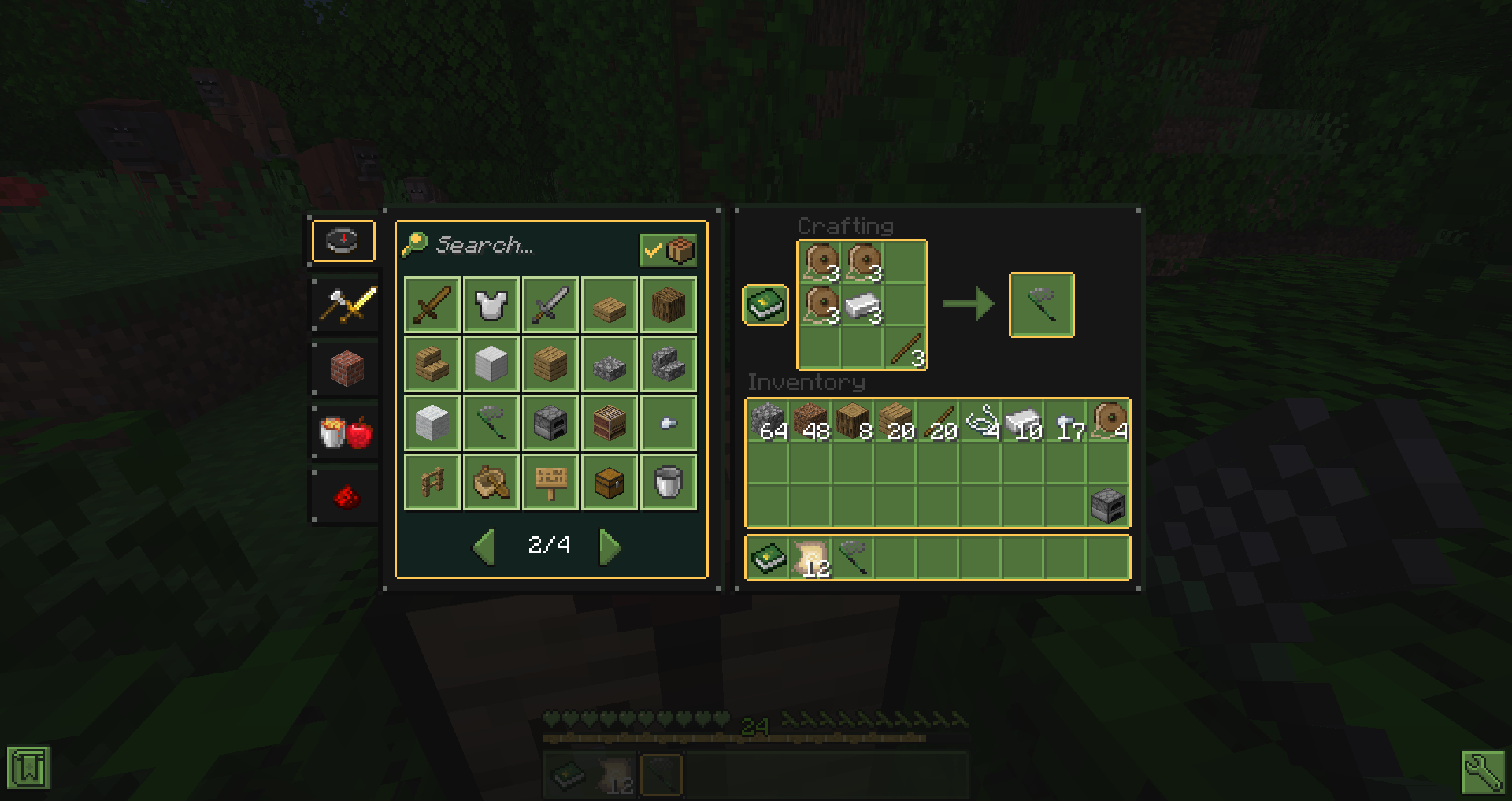Go to the previous recipe page
The height and width of the screenshot is (801, 1512).
click(x=484, y=547)
